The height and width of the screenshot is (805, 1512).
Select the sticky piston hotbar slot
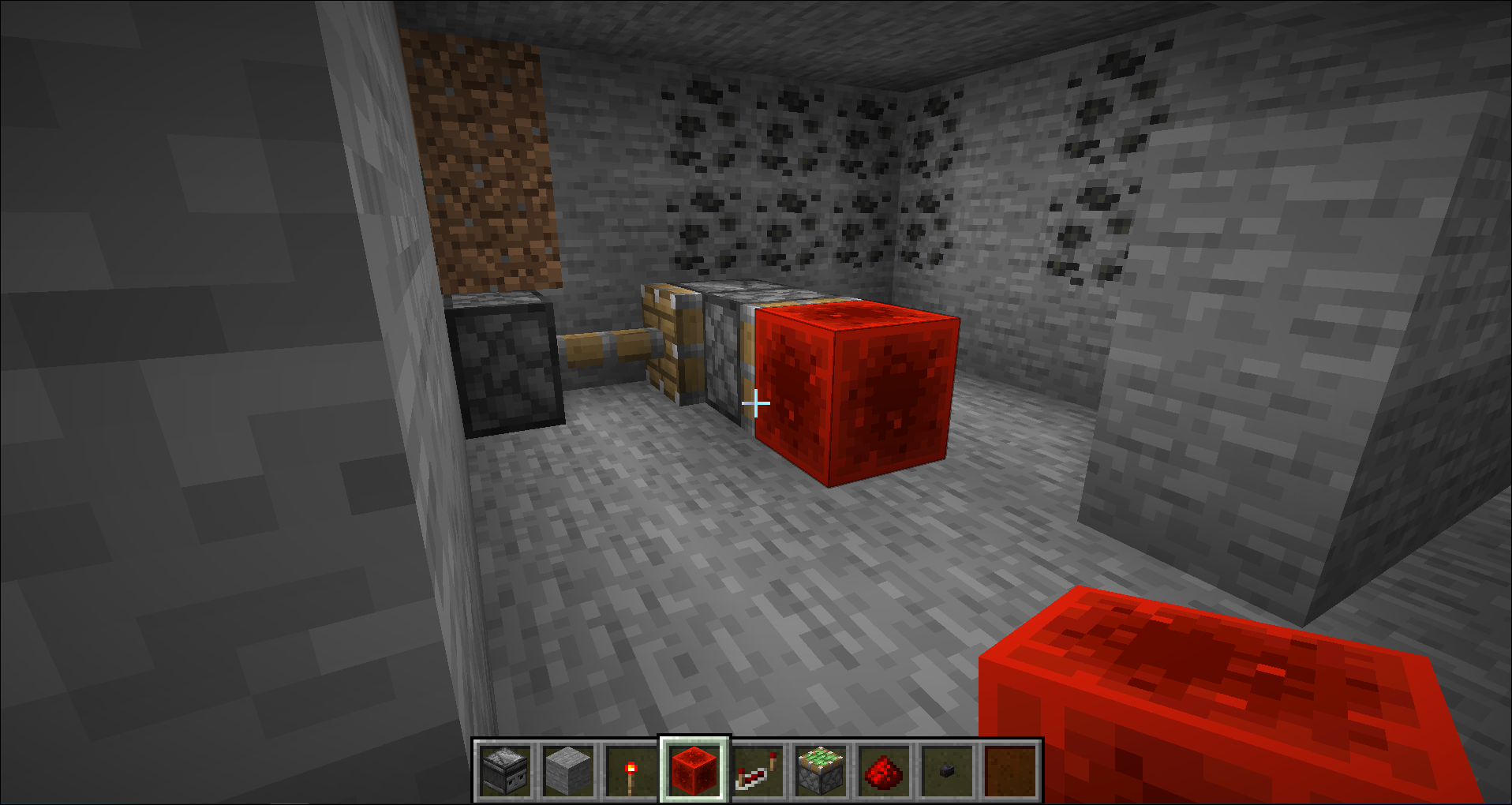pos(821,770)
